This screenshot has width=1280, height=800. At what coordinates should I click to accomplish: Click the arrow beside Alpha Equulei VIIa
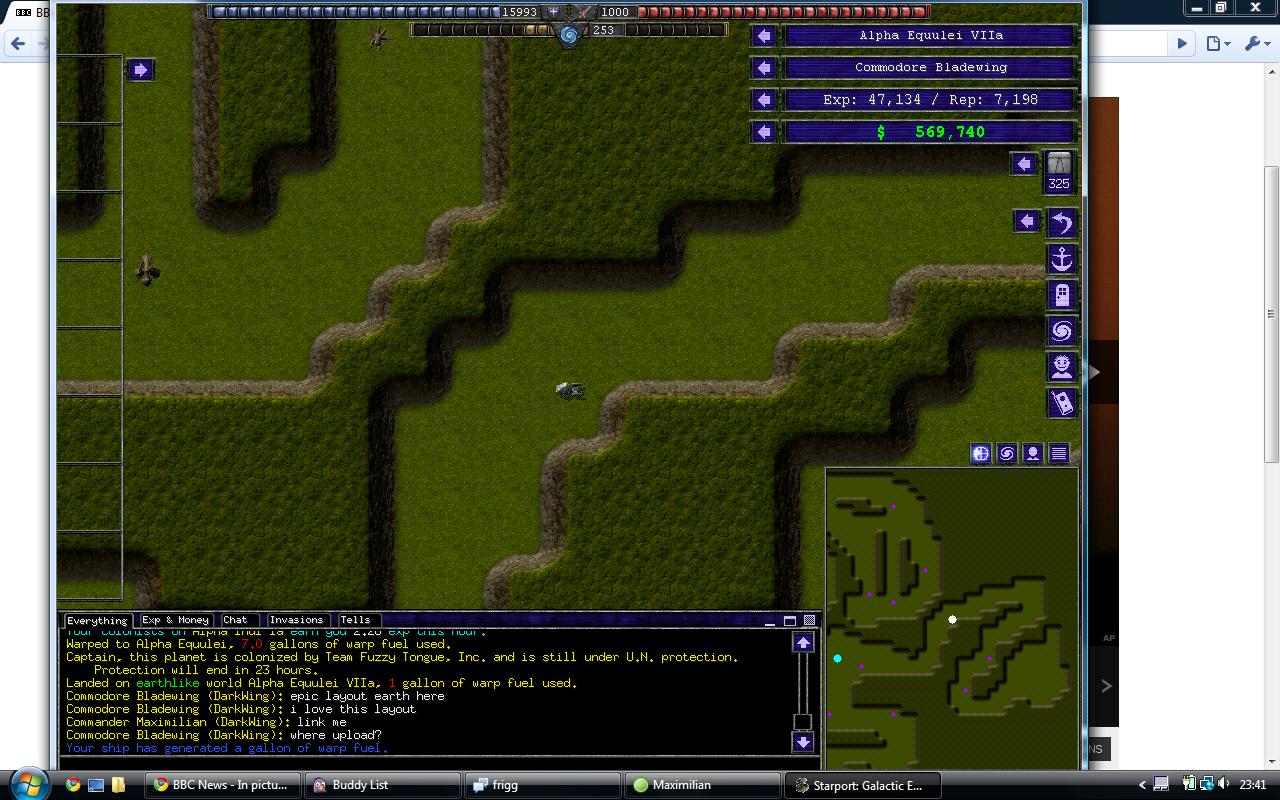coord(764,36)
